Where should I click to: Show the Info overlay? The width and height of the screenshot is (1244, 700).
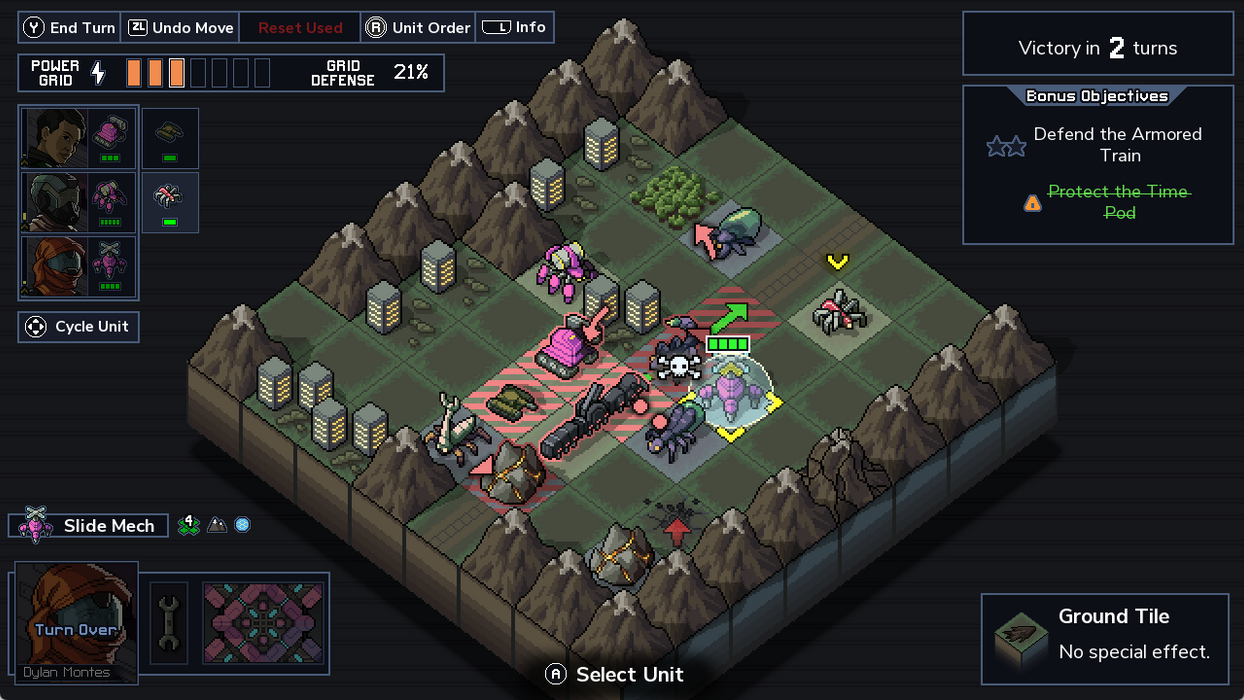[515, 28]
